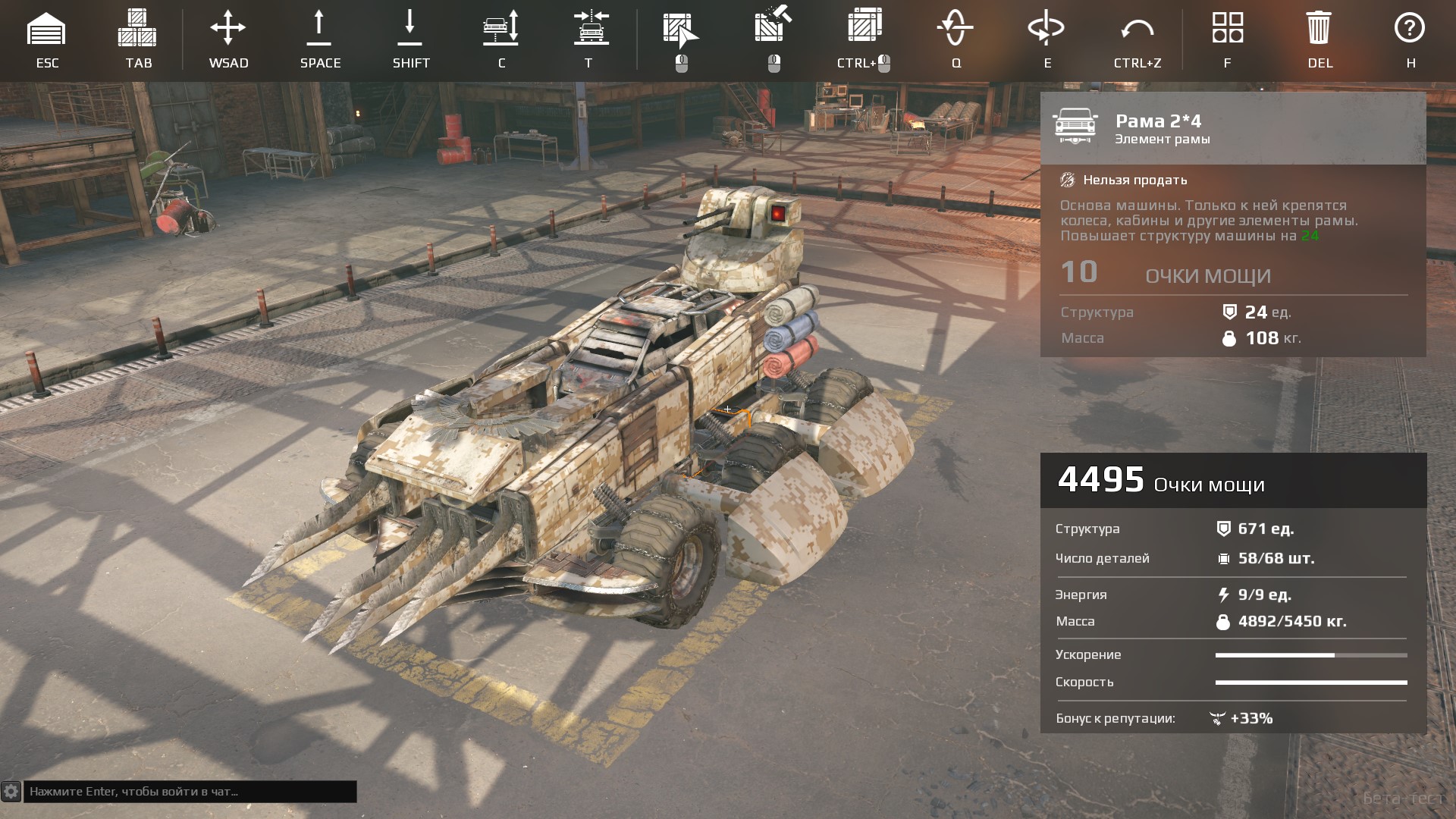Select the part-picking cursor tool

(680, 30)
